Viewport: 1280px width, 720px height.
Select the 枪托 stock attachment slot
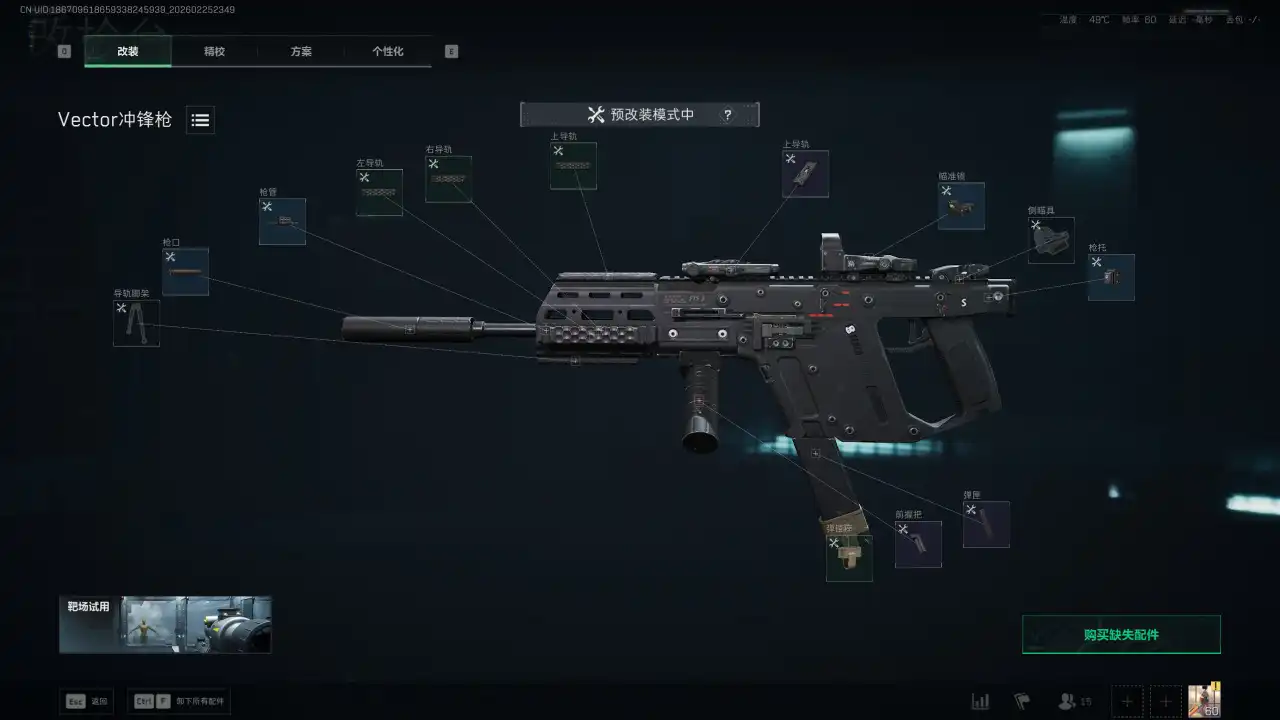(1111, 278)
